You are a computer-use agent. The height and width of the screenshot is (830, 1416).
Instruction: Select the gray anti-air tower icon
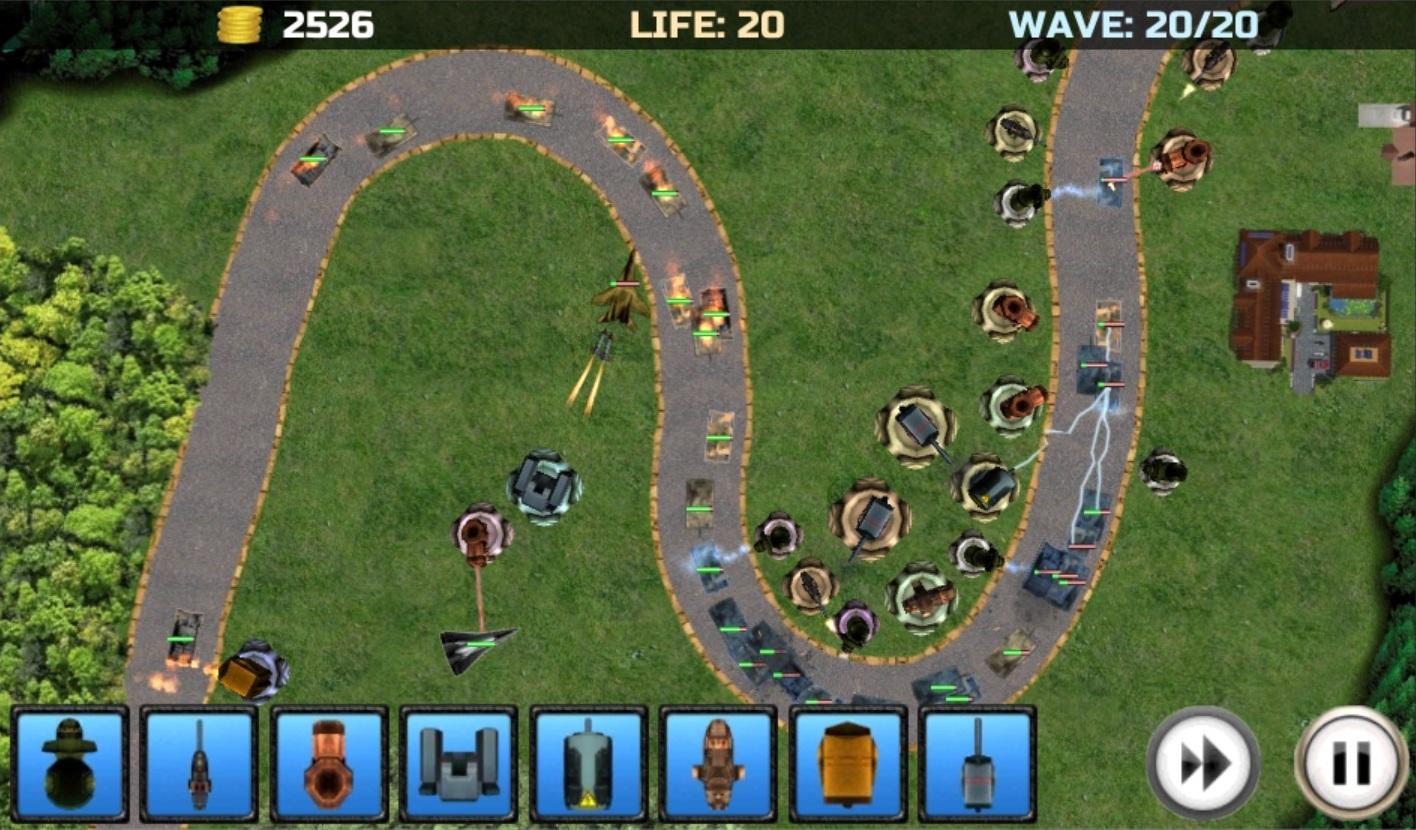[x=460, y=765]
